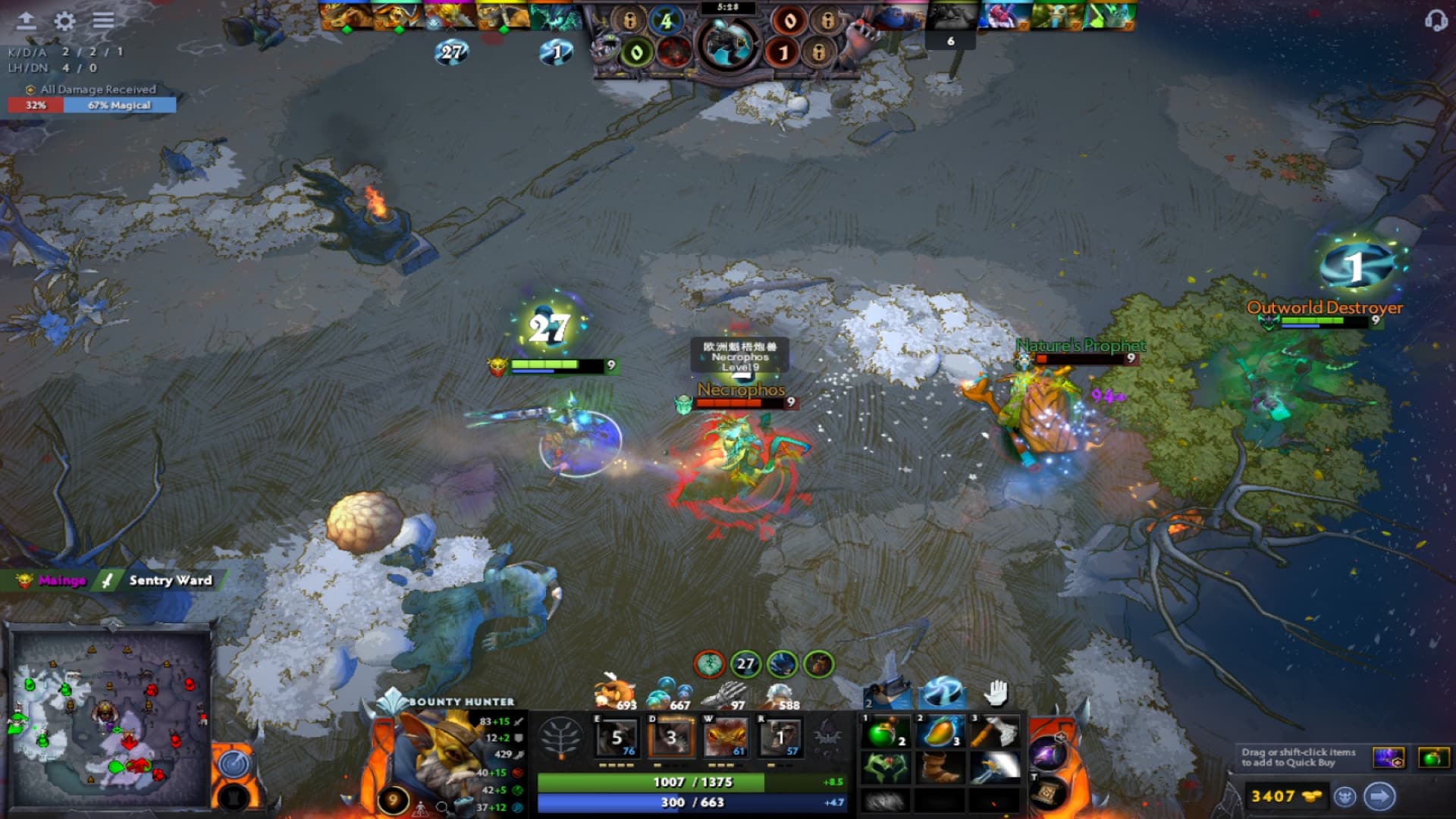Use the Town Portal Scroll slot
The height and width of the screenshot is (819, 1456).
click(x=1048, y=793)
